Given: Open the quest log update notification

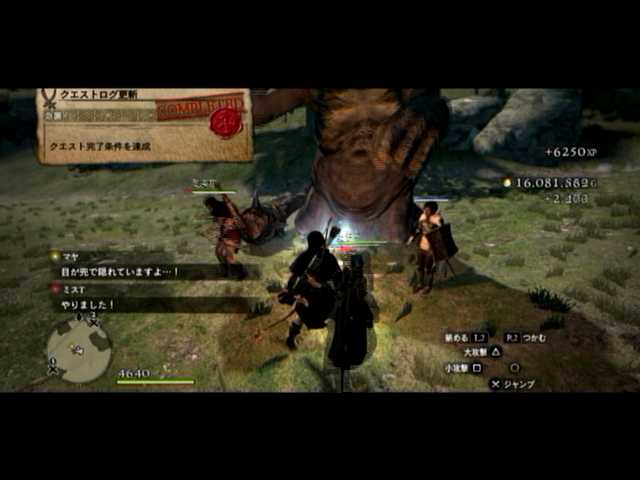Looking at the screenshot, I should click(143, 125).
